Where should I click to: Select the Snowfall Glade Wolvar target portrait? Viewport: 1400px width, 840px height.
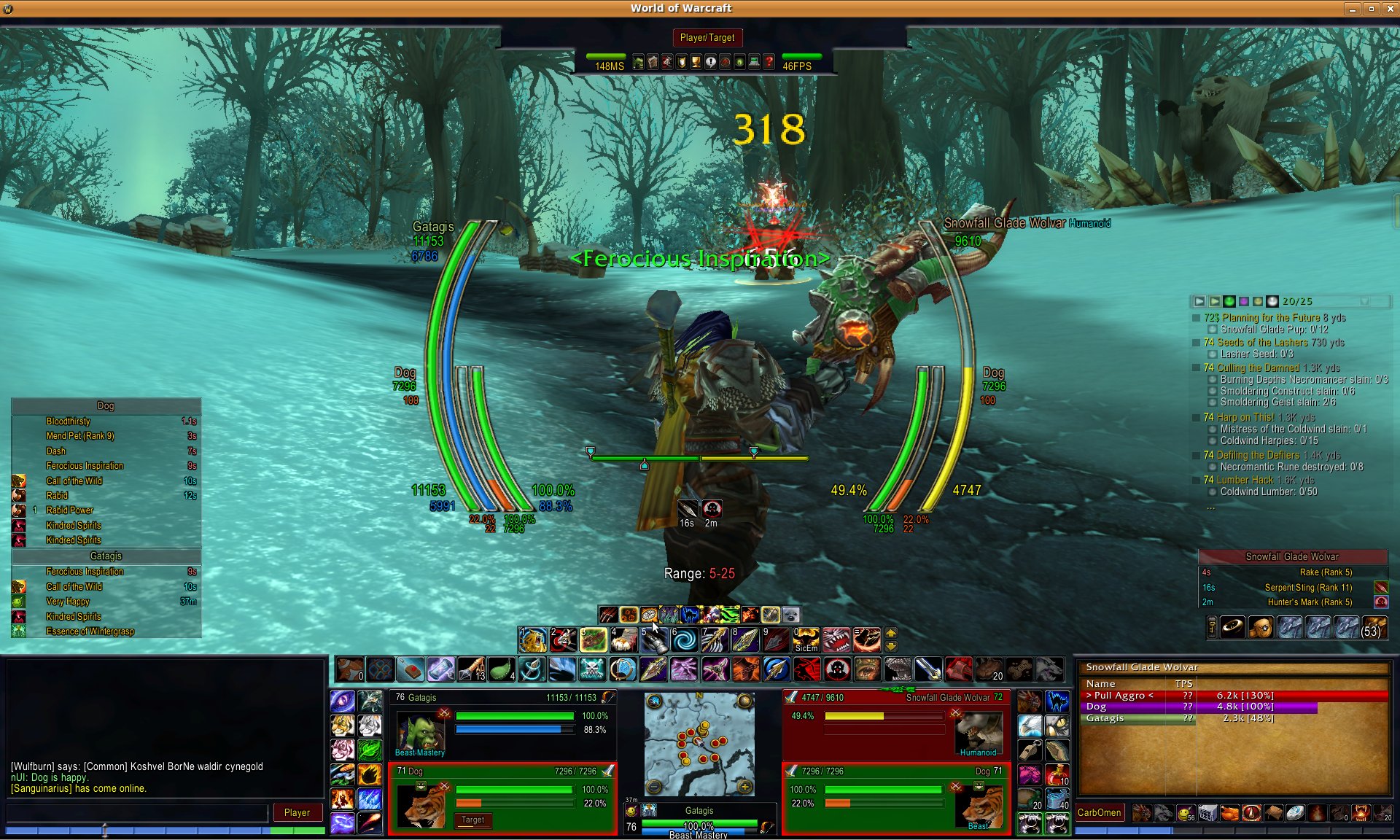pos(976,731)
